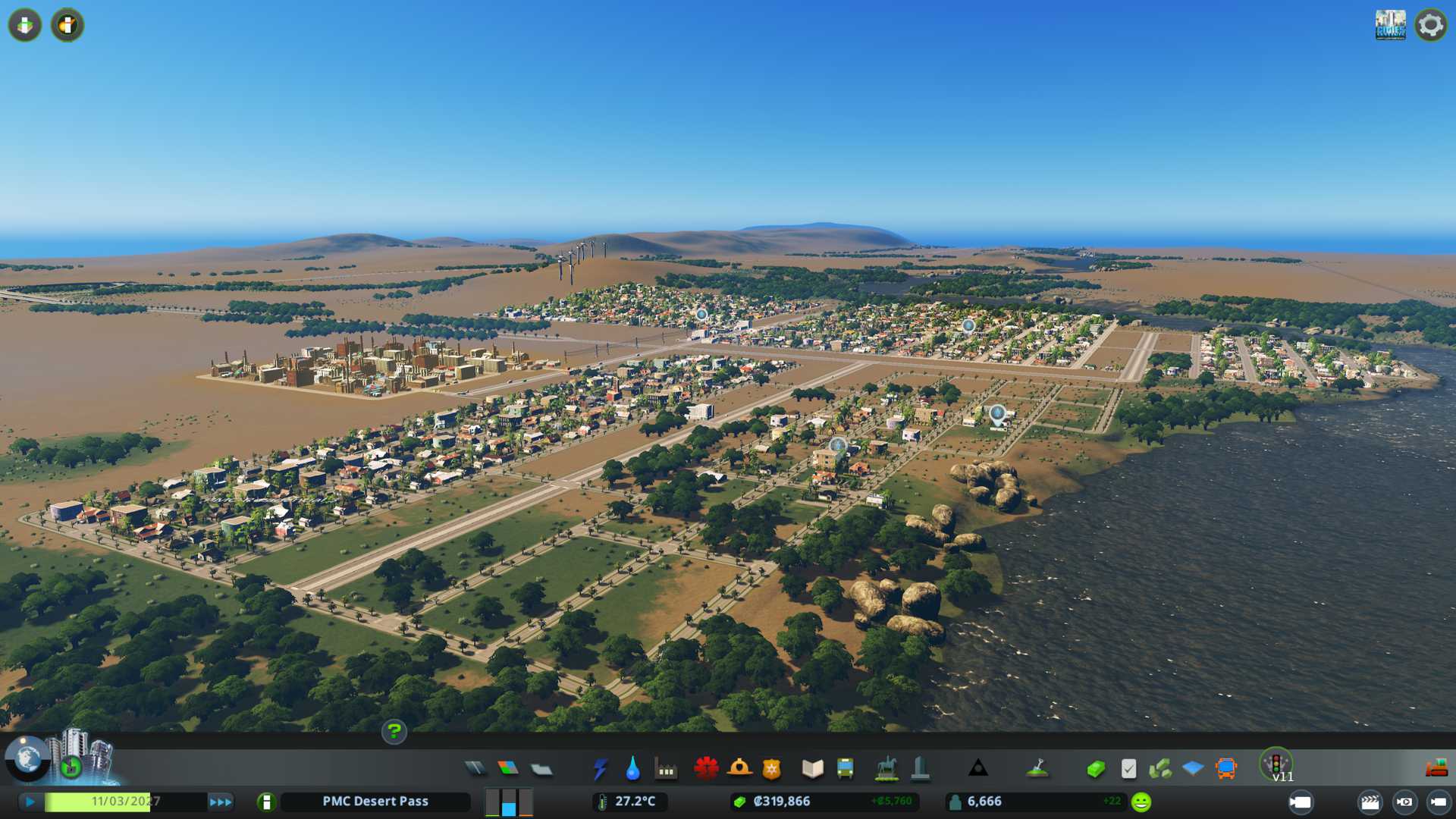
Task: Change speed with the triple-arrow button
Action: click(221, 802)
